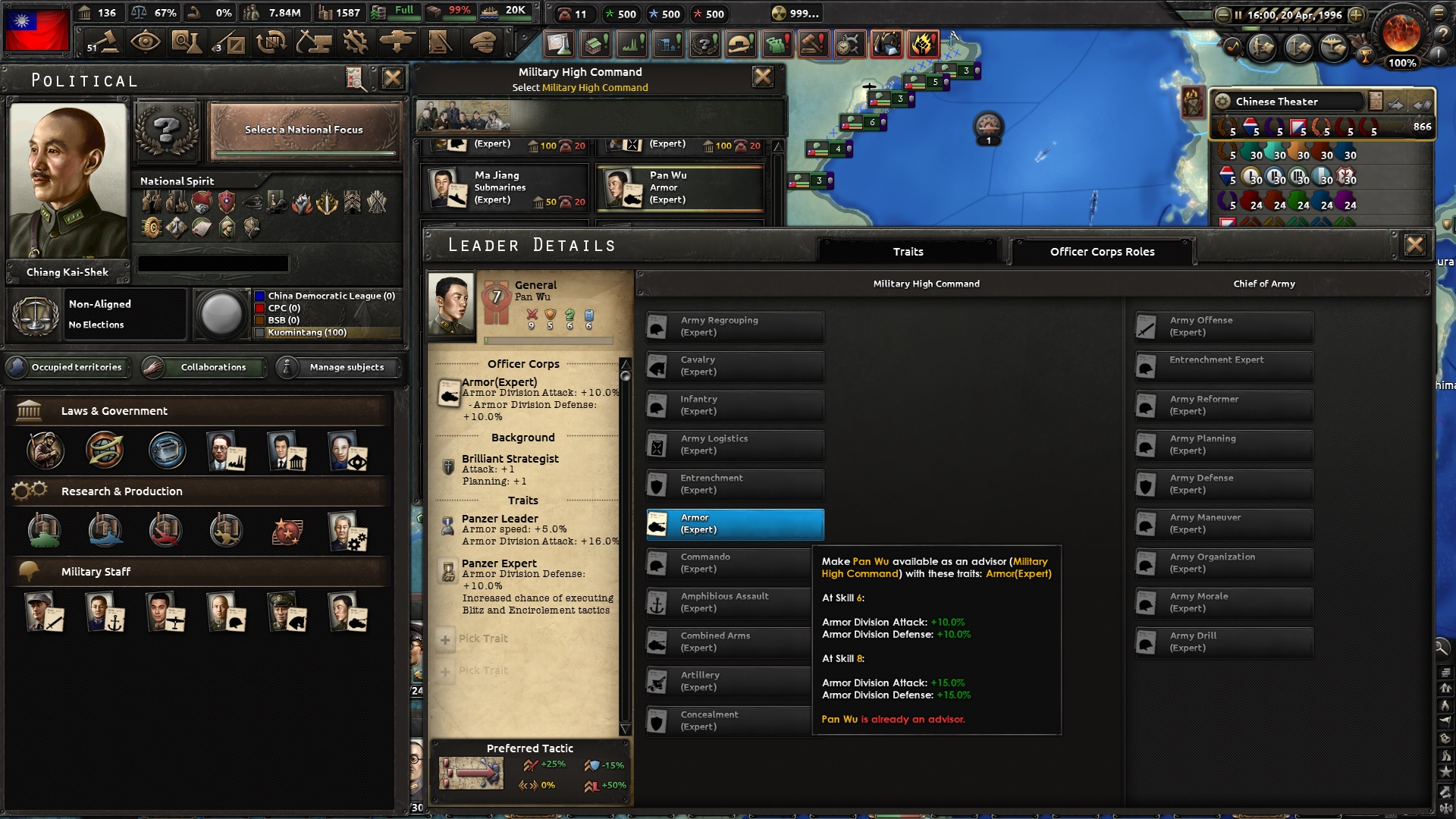This screenshot has width=1456, height=819.
Task: Click the Select a National Focus button
Action: click(303, 130)
